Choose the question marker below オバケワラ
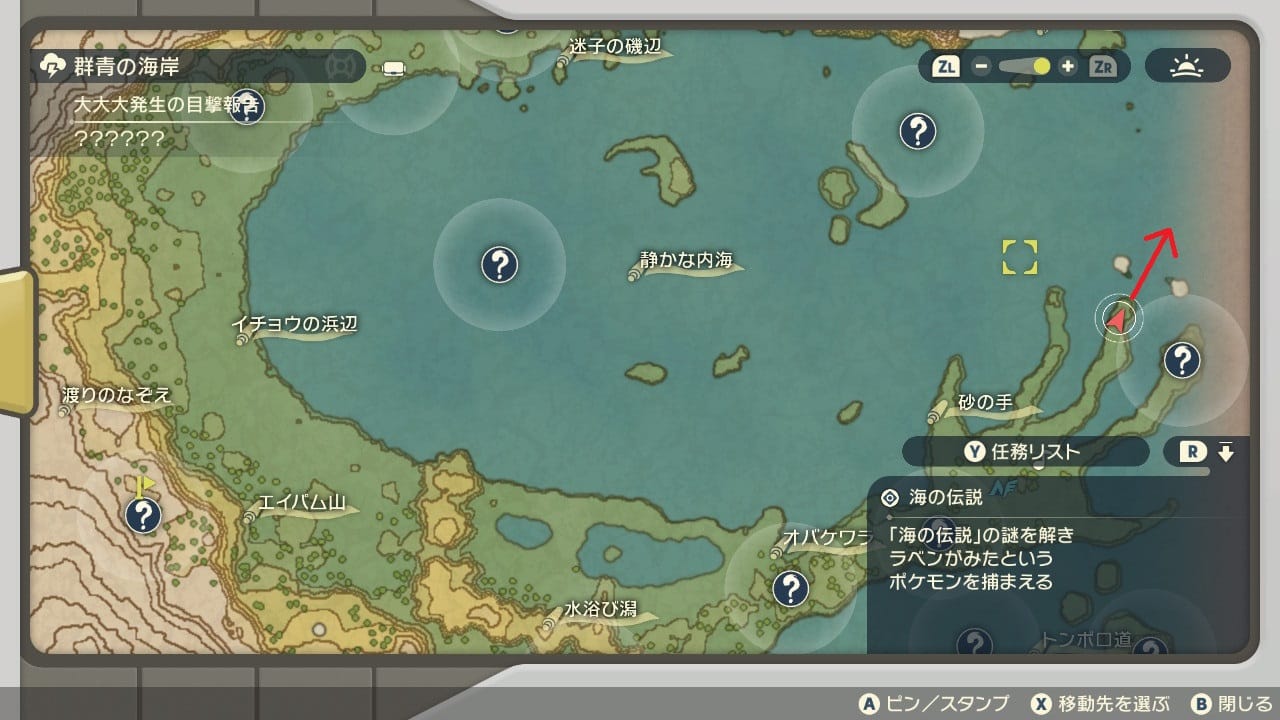Viewport: 1280px width, 720px height. click(791, 588)
